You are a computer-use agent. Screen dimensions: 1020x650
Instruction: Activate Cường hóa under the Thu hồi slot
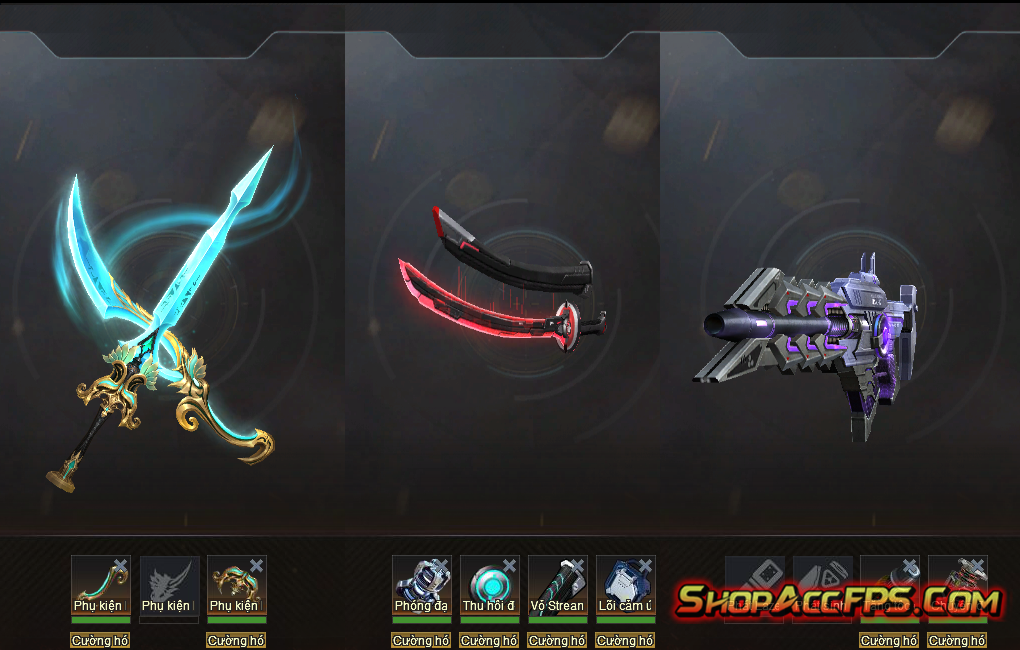click(489, 640)
